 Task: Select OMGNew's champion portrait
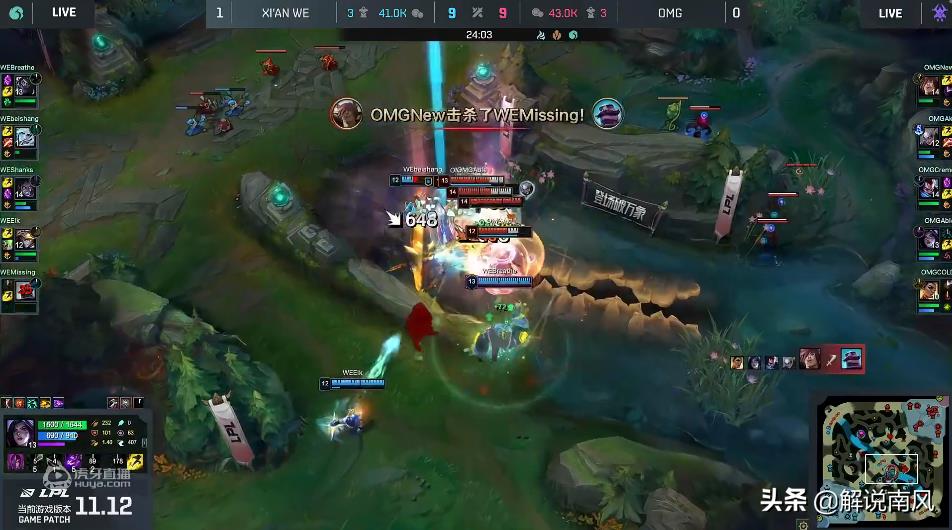(x=930, y=89)
